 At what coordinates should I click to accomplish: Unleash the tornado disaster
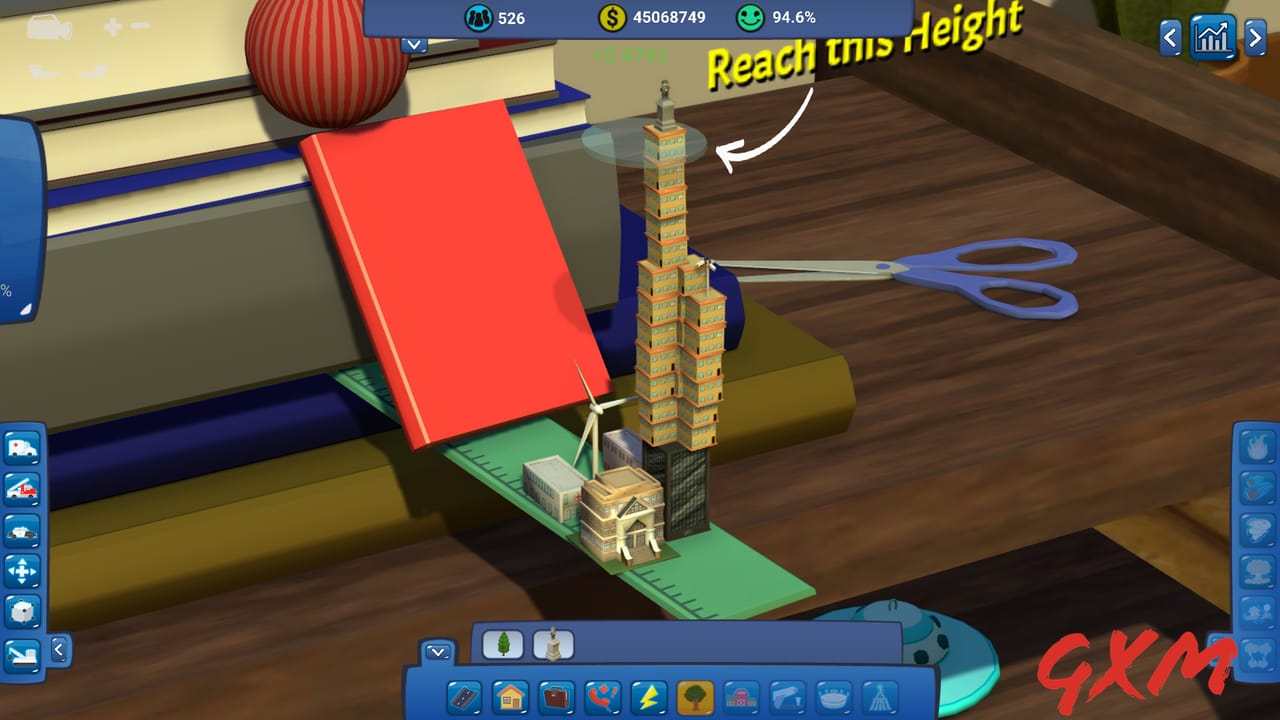[x=1255, y=529]
